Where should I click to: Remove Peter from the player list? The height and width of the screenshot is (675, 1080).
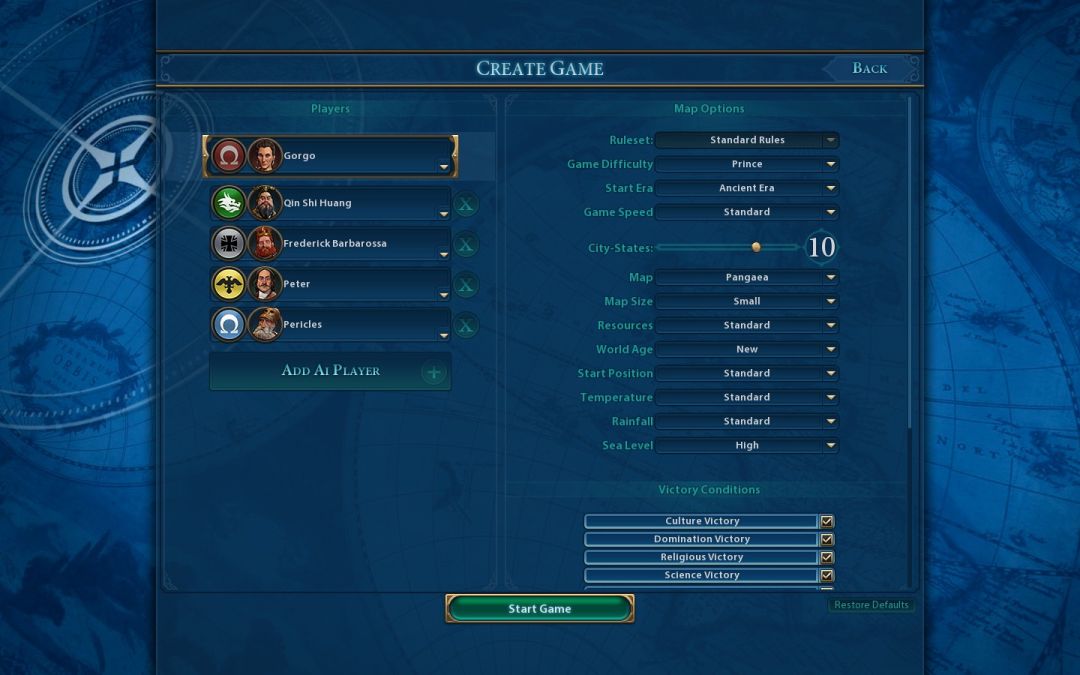coord(466,286)
